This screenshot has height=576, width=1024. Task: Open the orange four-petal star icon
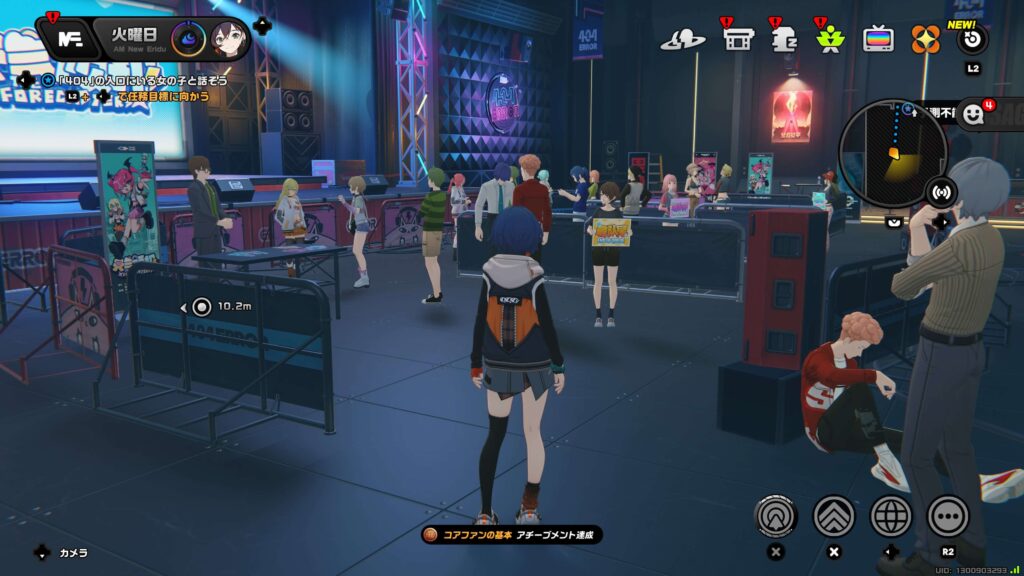point(925,40)
